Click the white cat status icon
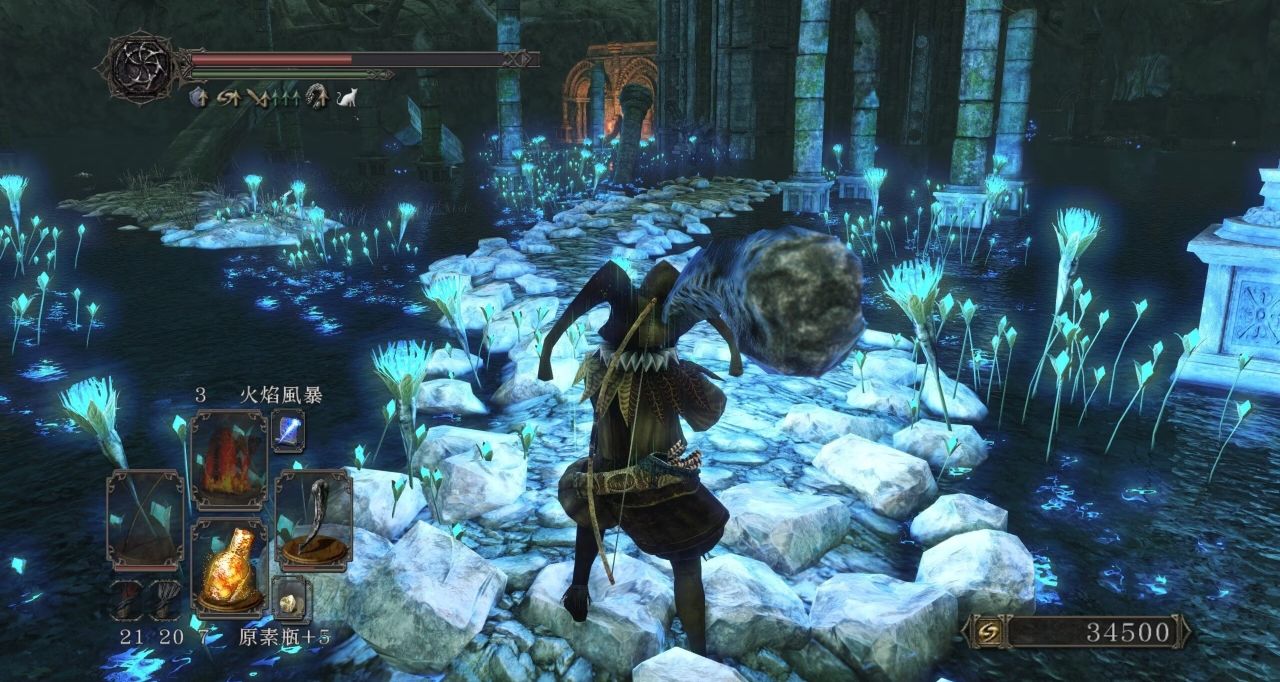 point(348,97)
